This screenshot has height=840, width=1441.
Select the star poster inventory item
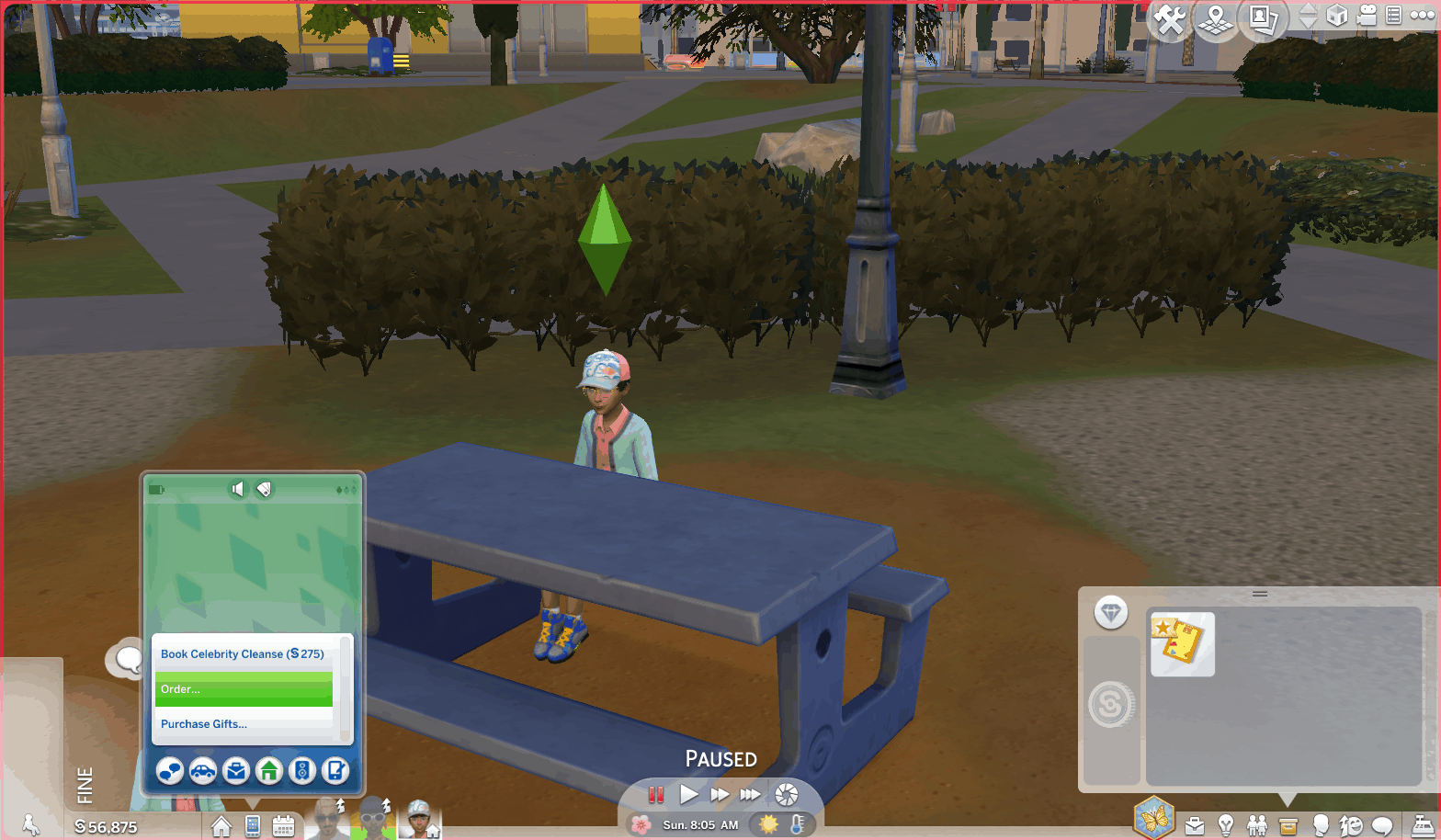tap(1182, 643)
